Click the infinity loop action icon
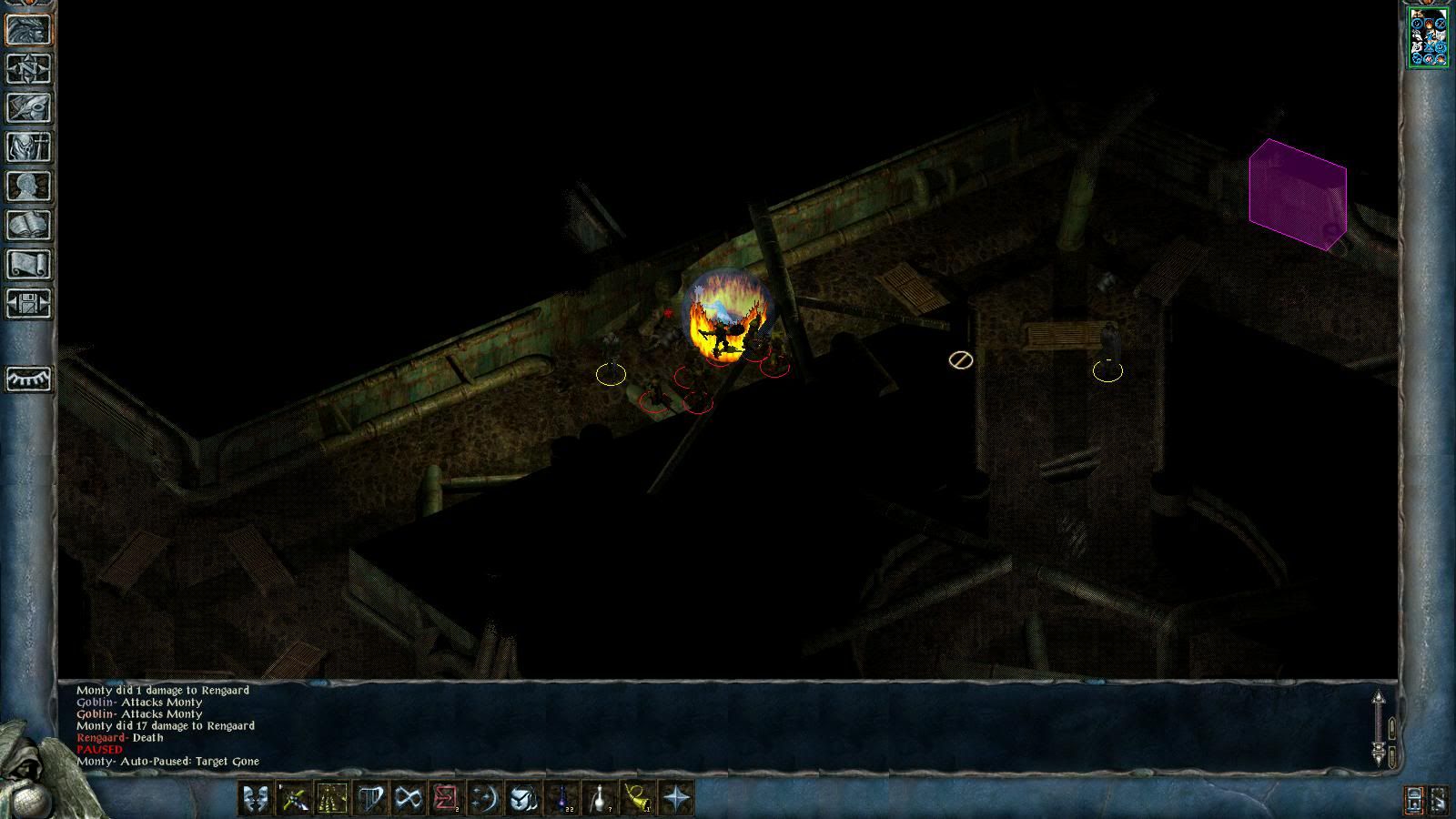The image size is (1456, 819). 408,799
